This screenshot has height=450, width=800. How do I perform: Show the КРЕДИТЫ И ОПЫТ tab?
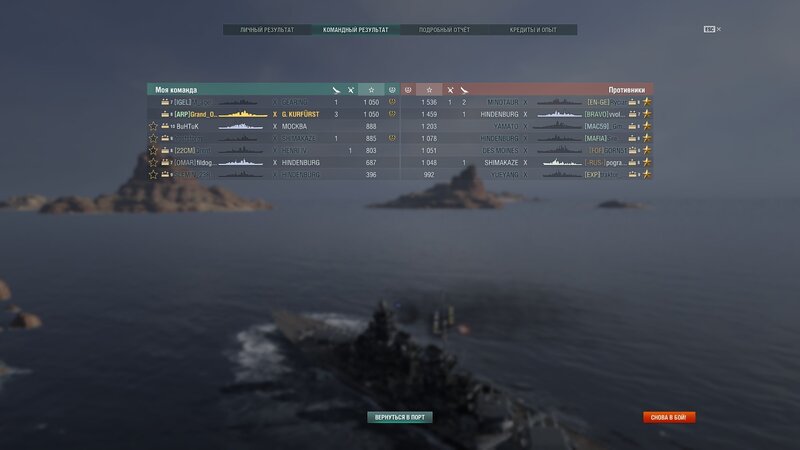[532, 30]
